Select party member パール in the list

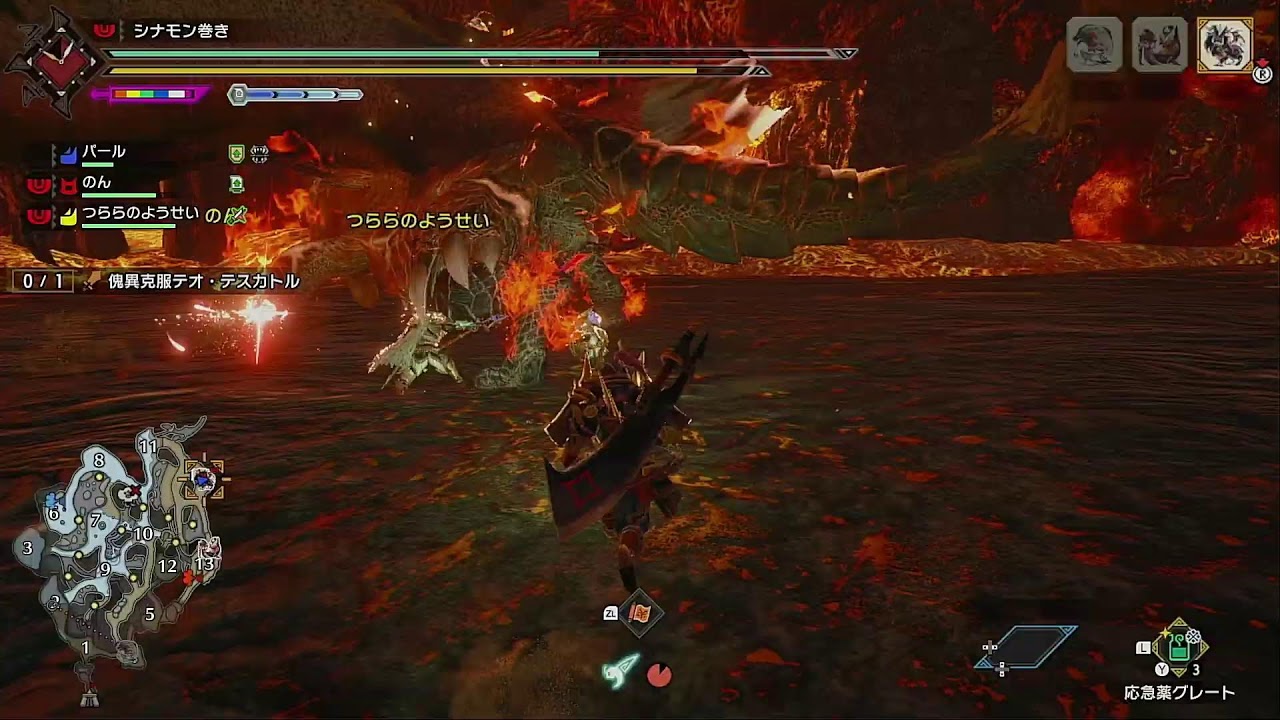(104, 153)
